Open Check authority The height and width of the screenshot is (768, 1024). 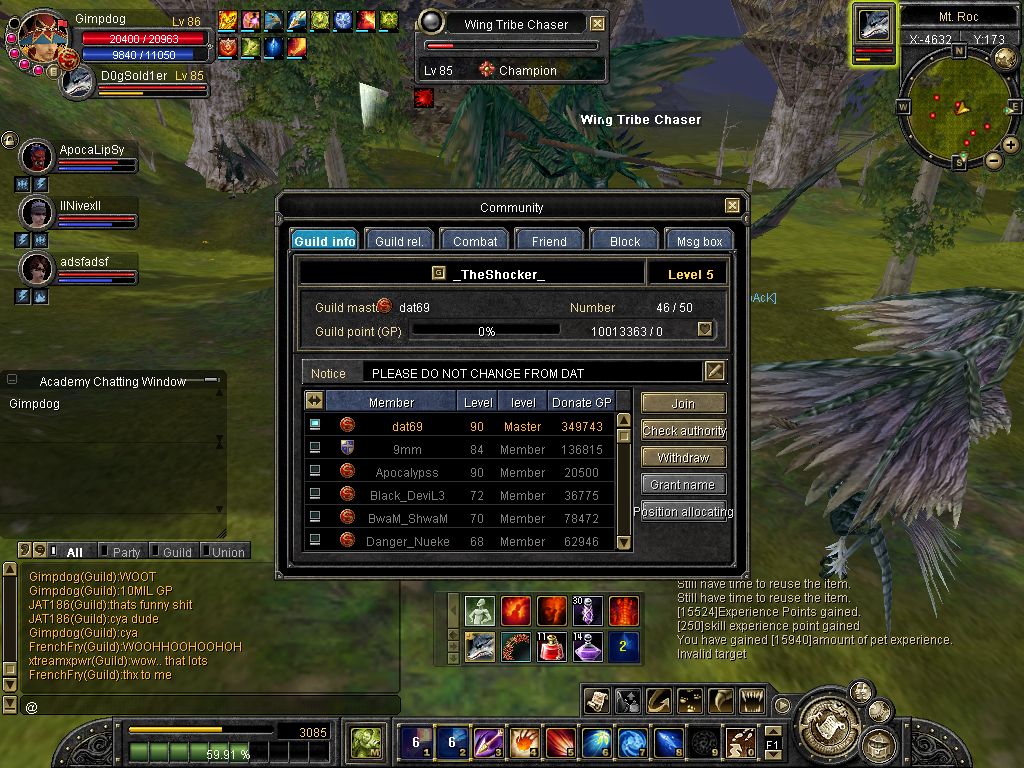pyautogui.click(x=683, y=431)
